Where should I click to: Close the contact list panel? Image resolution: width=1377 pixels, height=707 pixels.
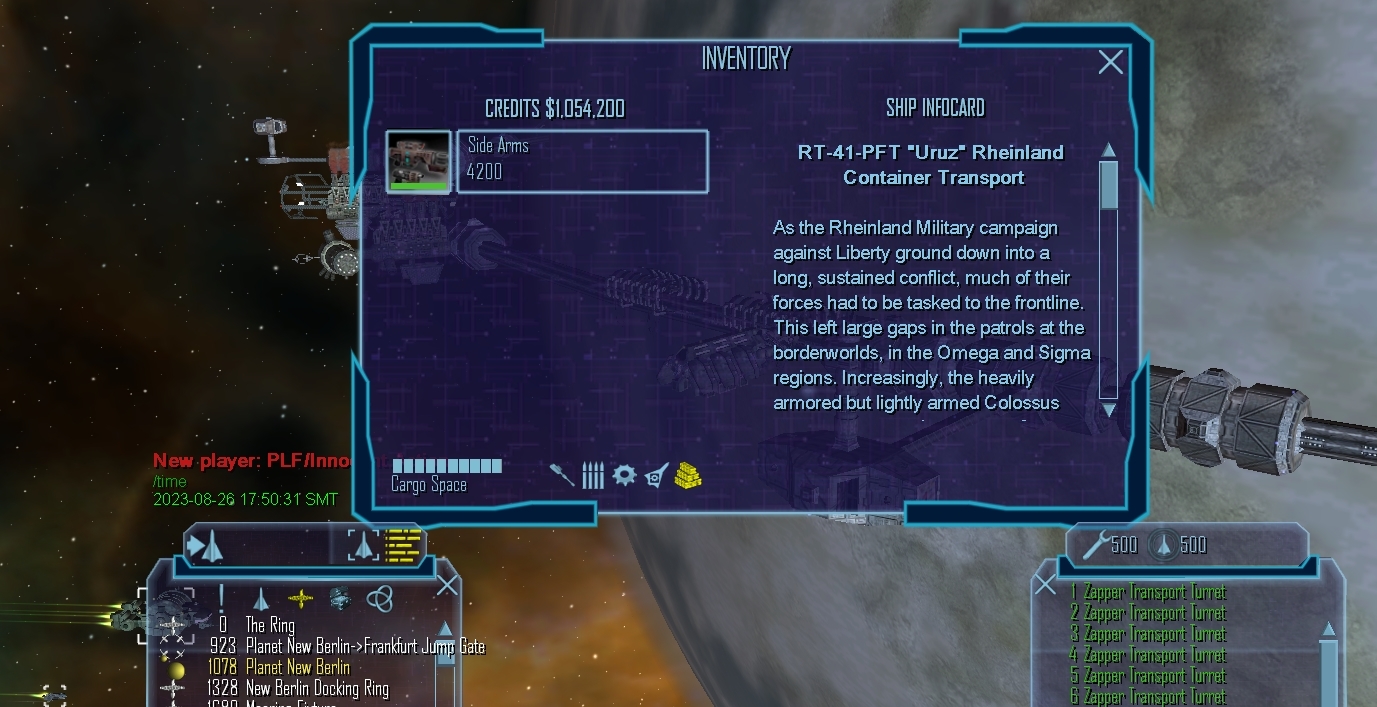pos(446,585)
